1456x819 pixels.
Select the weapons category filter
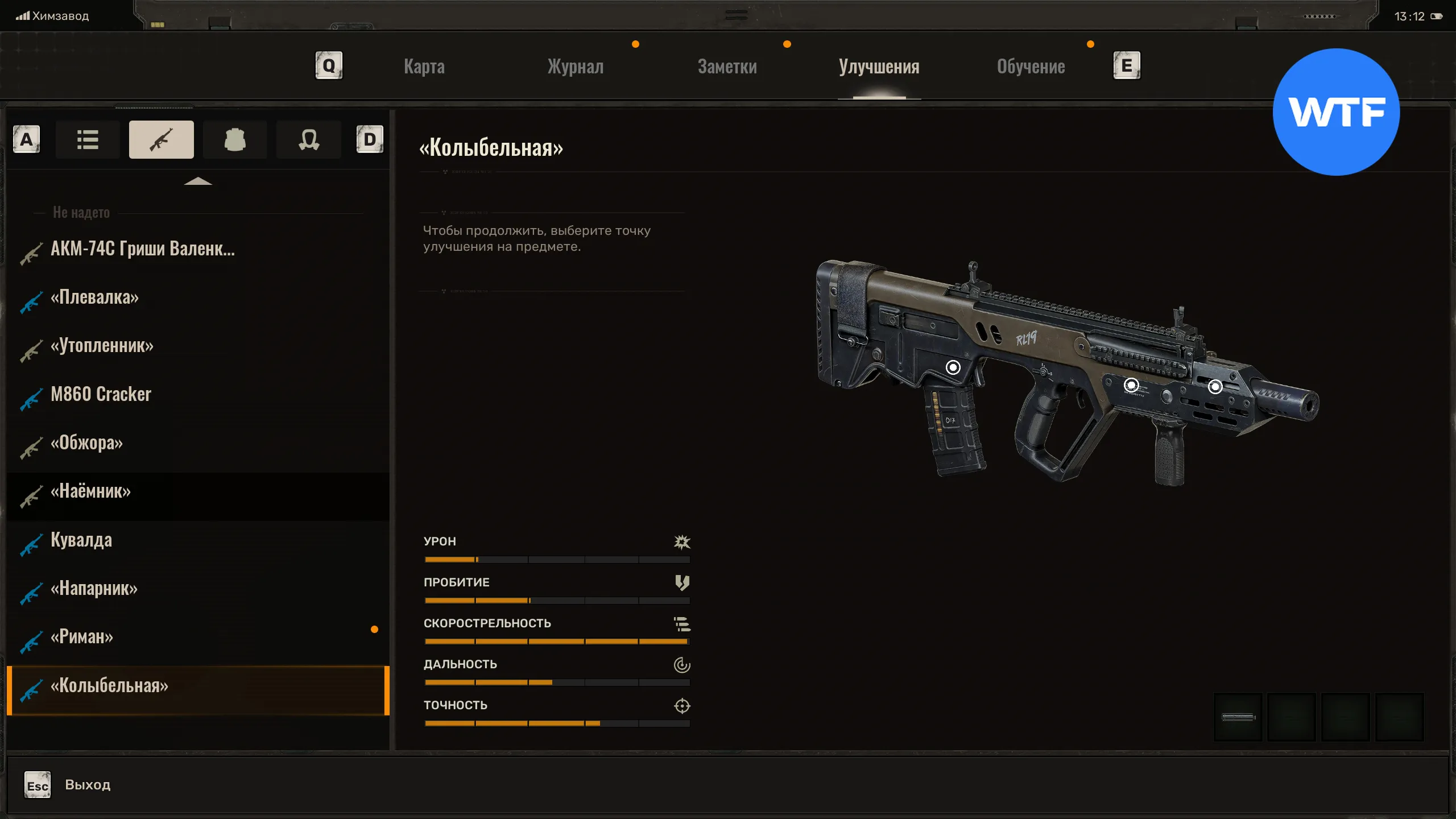[162, 139]
